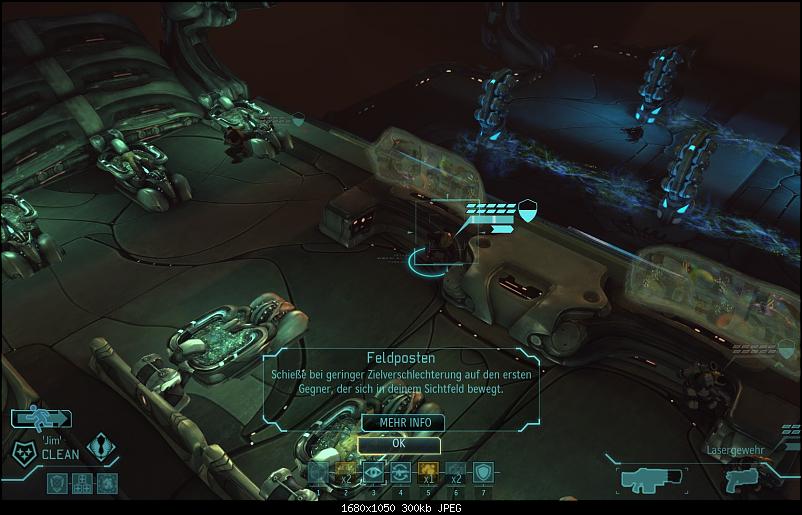Screen dimensions: 802x515
Task: Select the shield perk icon under soldier name
Action: click(x=58, y=483)
